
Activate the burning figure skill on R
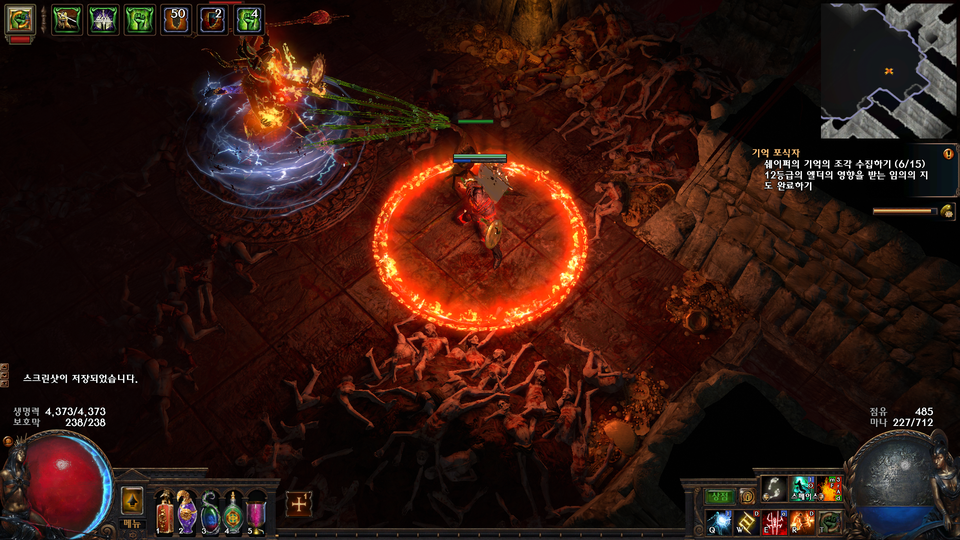point(803,521)
